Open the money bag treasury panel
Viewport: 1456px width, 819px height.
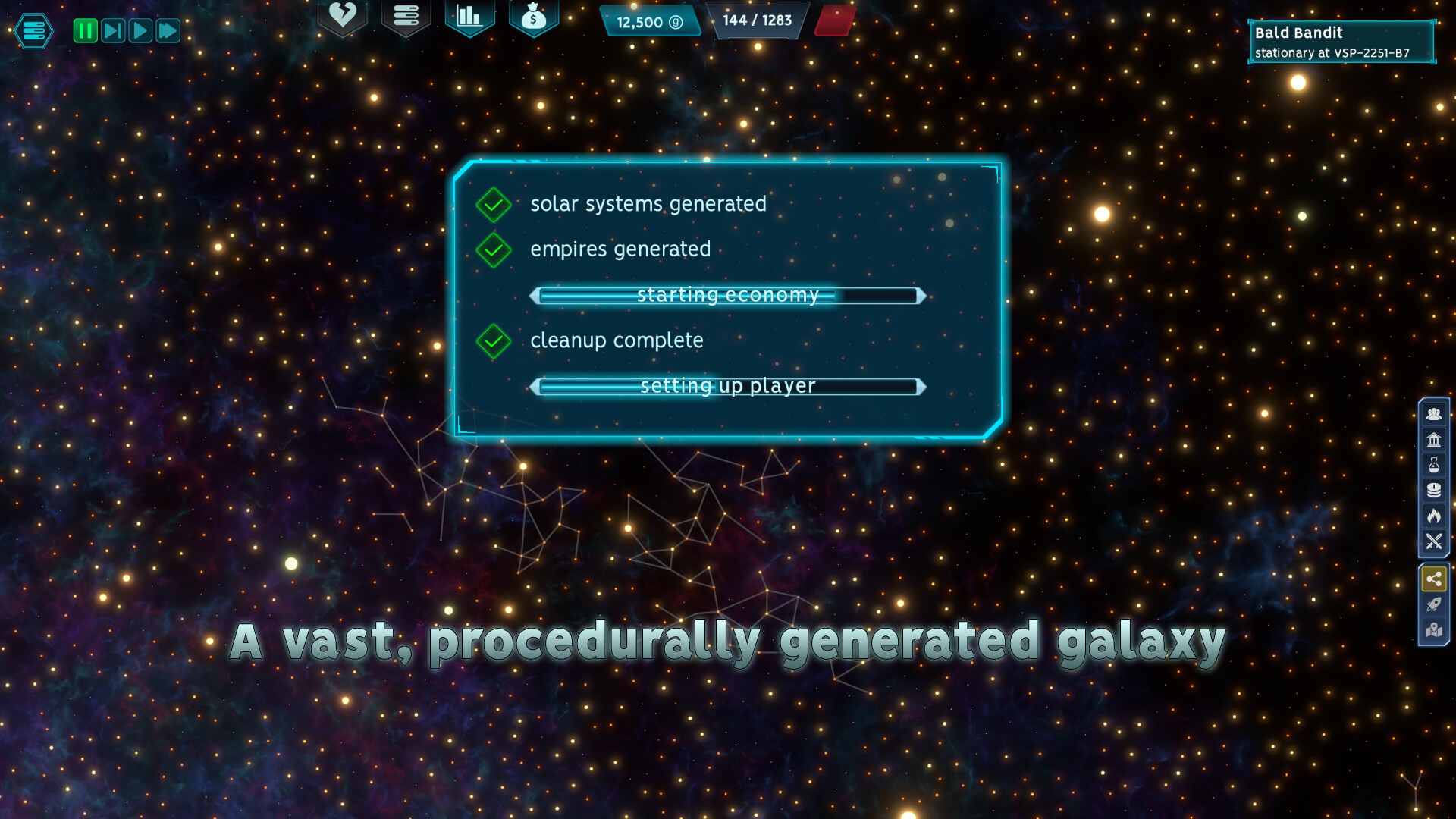pos(534,17)
